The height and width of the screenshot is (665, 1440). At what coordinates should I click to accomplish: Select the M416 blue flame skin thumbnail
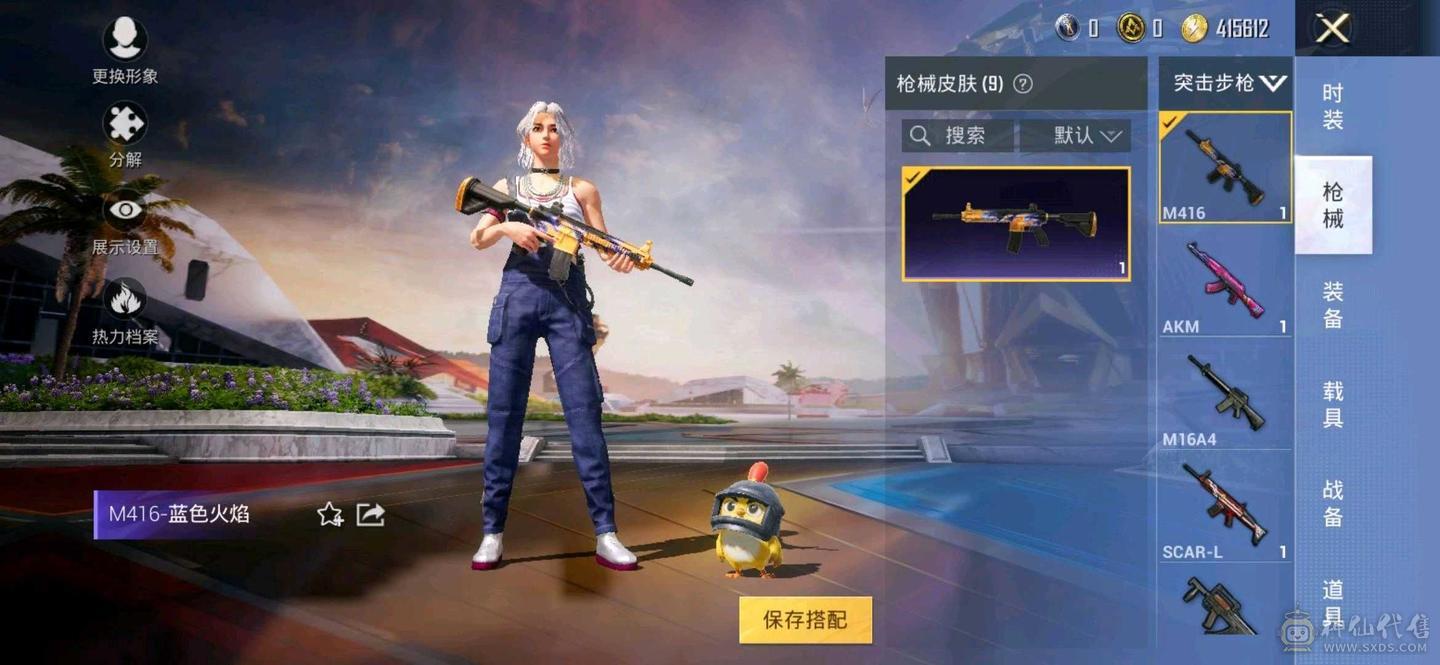[x=1016, y=223]
